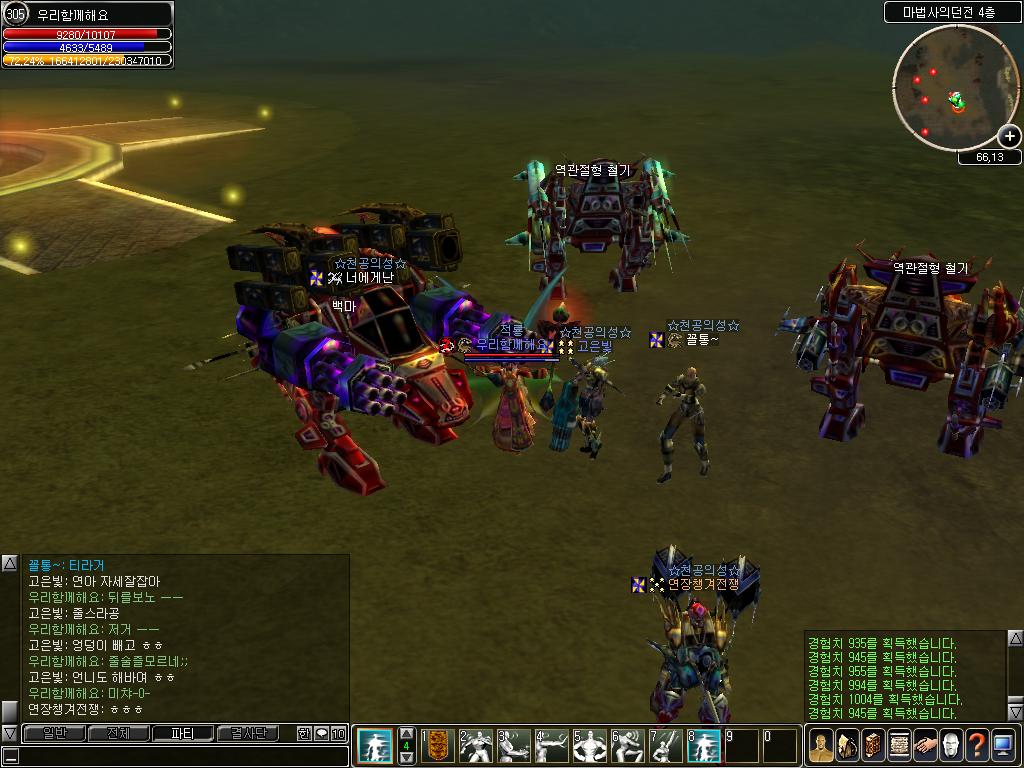Click the chat text input field
Viewport: 1024px width, 768px height.
click(175, 755)
